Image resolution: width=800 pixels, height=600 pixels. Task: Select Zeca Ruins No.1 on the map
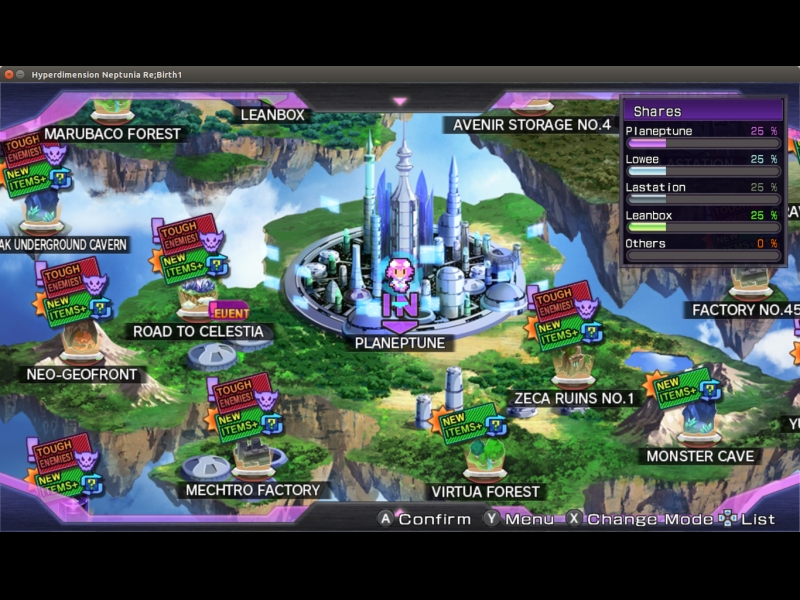(574, 398)
